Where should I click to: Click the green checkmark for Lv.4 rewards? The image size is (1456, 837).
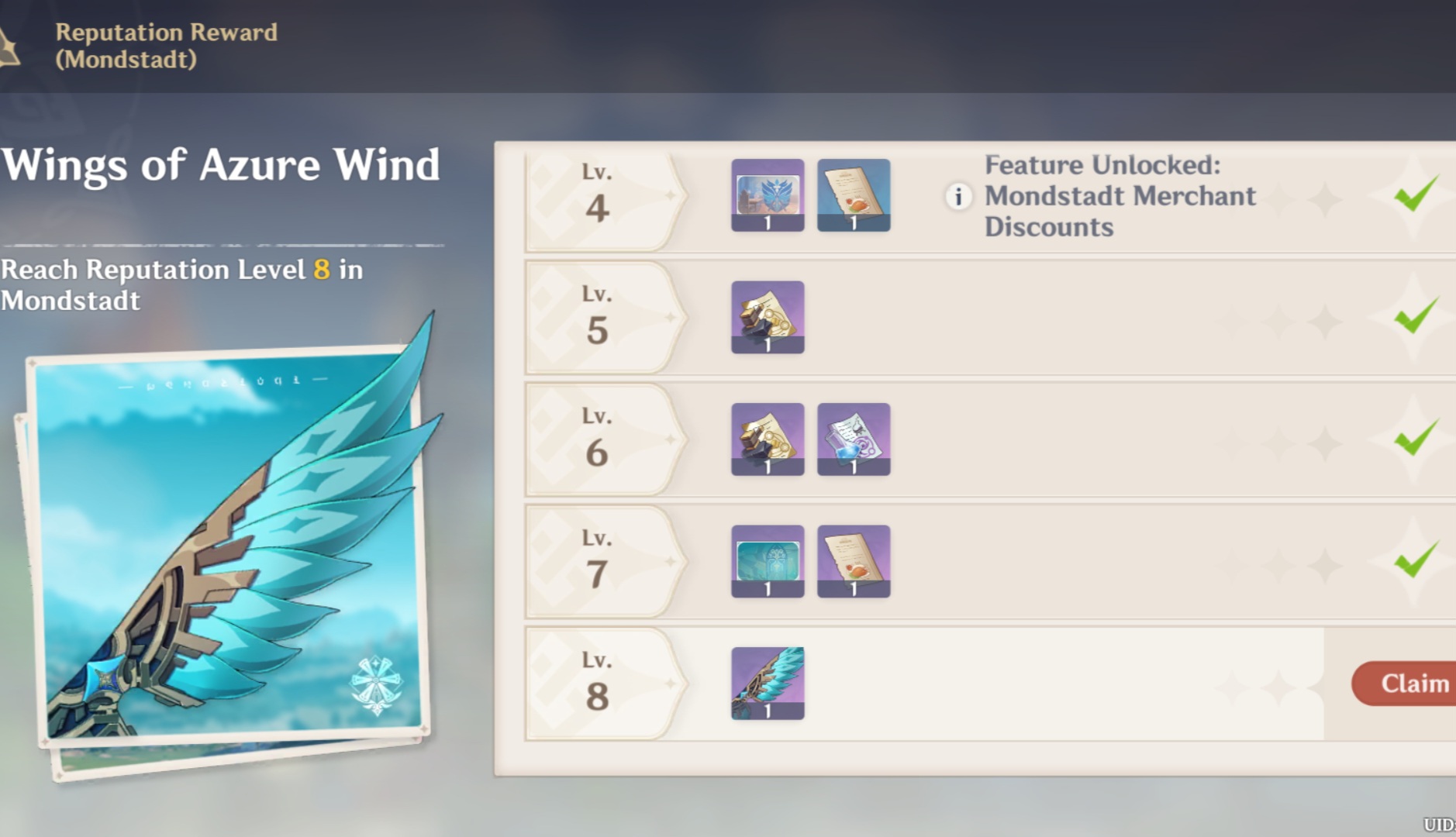[x=1414, y=196]
